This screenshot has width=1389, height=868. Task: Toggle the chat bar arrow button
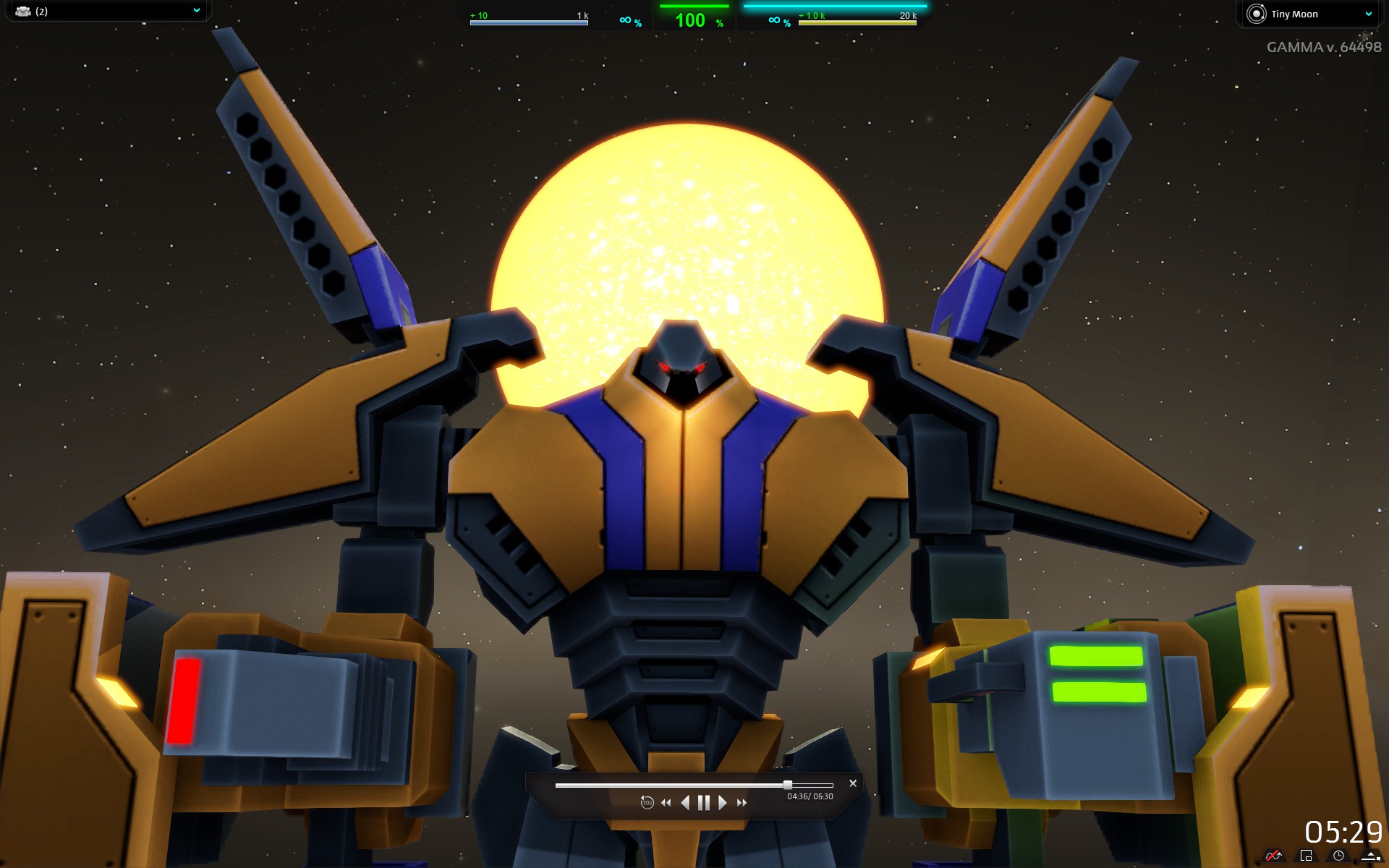coord(1370,856)
